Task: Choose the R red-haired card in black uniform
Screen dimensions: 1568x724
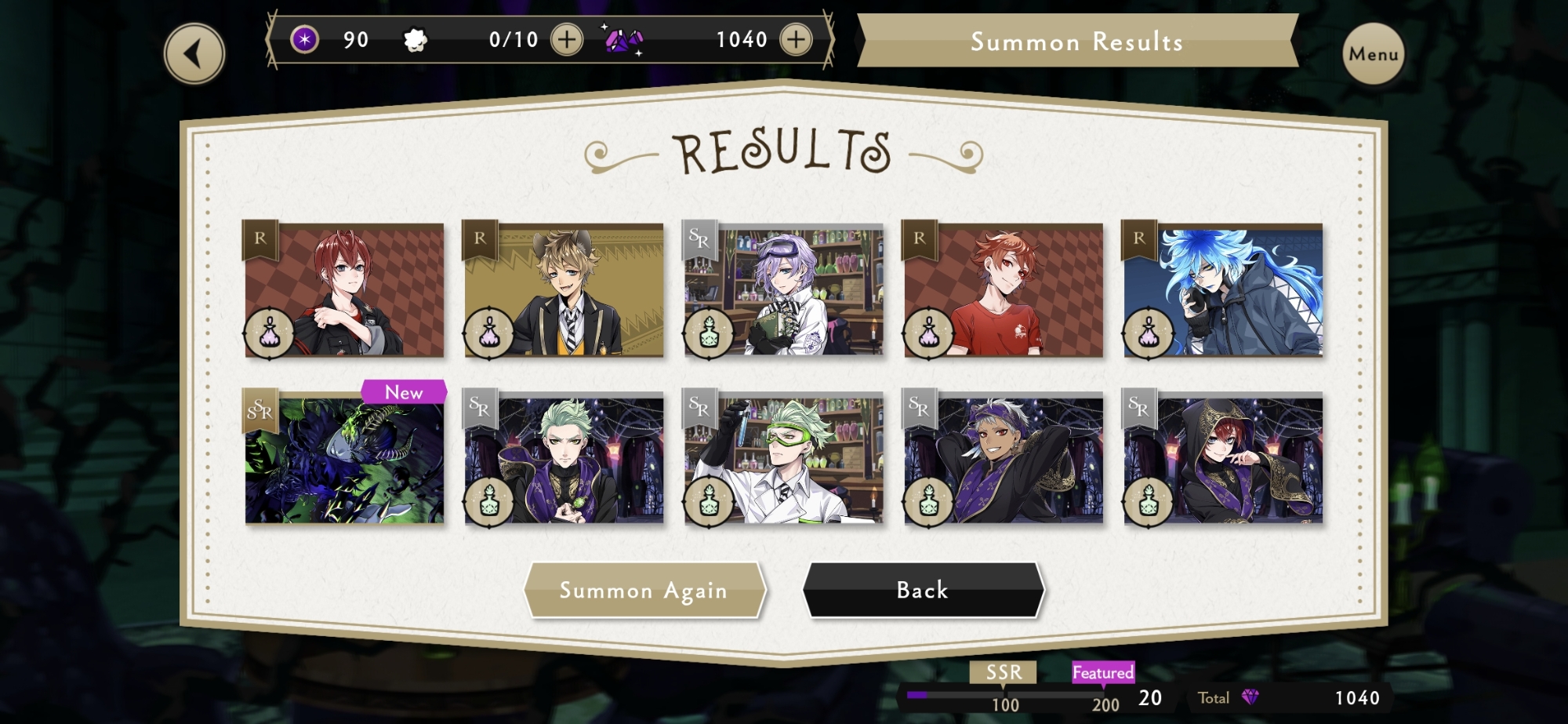Action: pyautogui.click(x=344, y=290)
